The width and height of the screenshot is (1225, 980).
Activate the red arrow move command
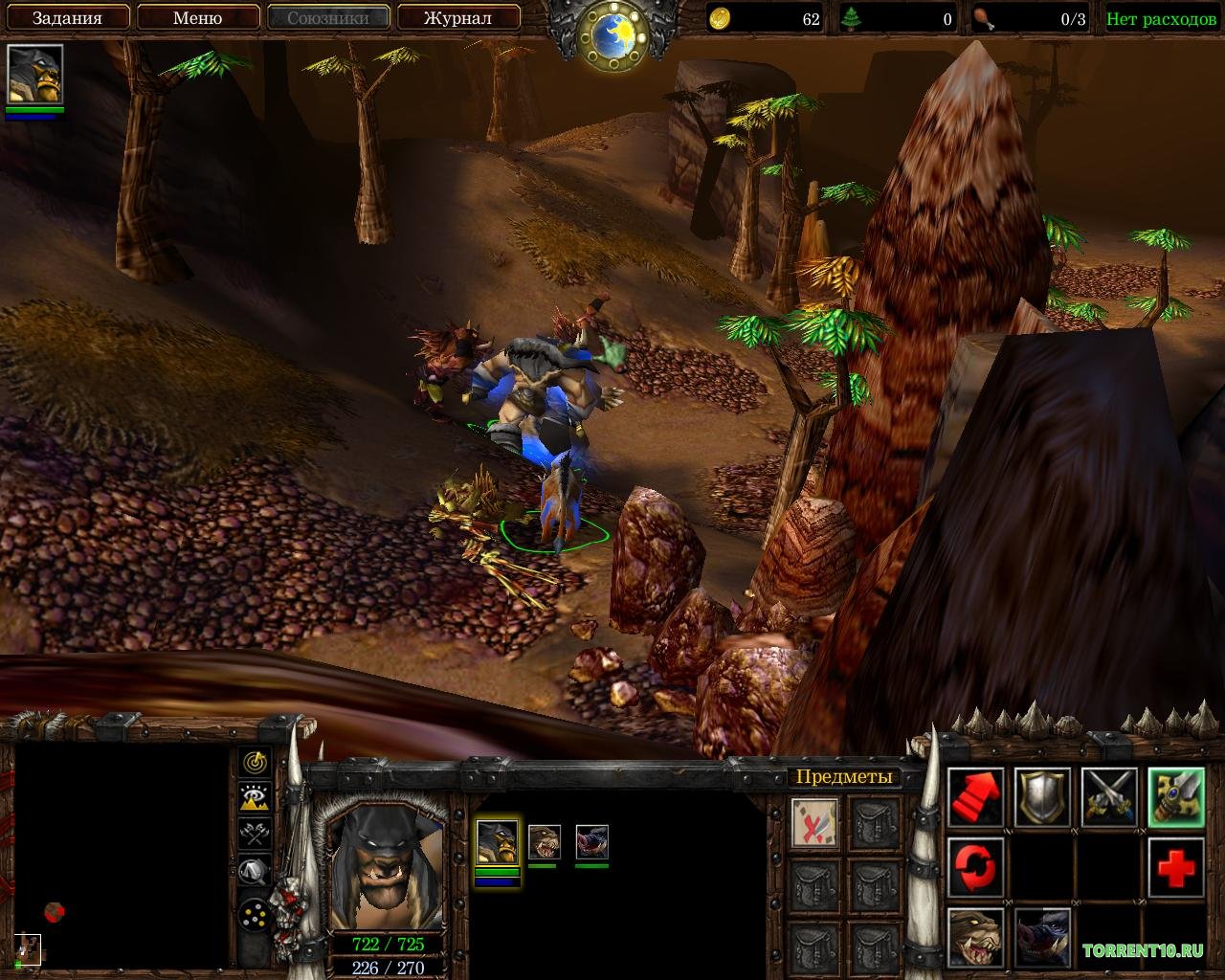[975, 797]
